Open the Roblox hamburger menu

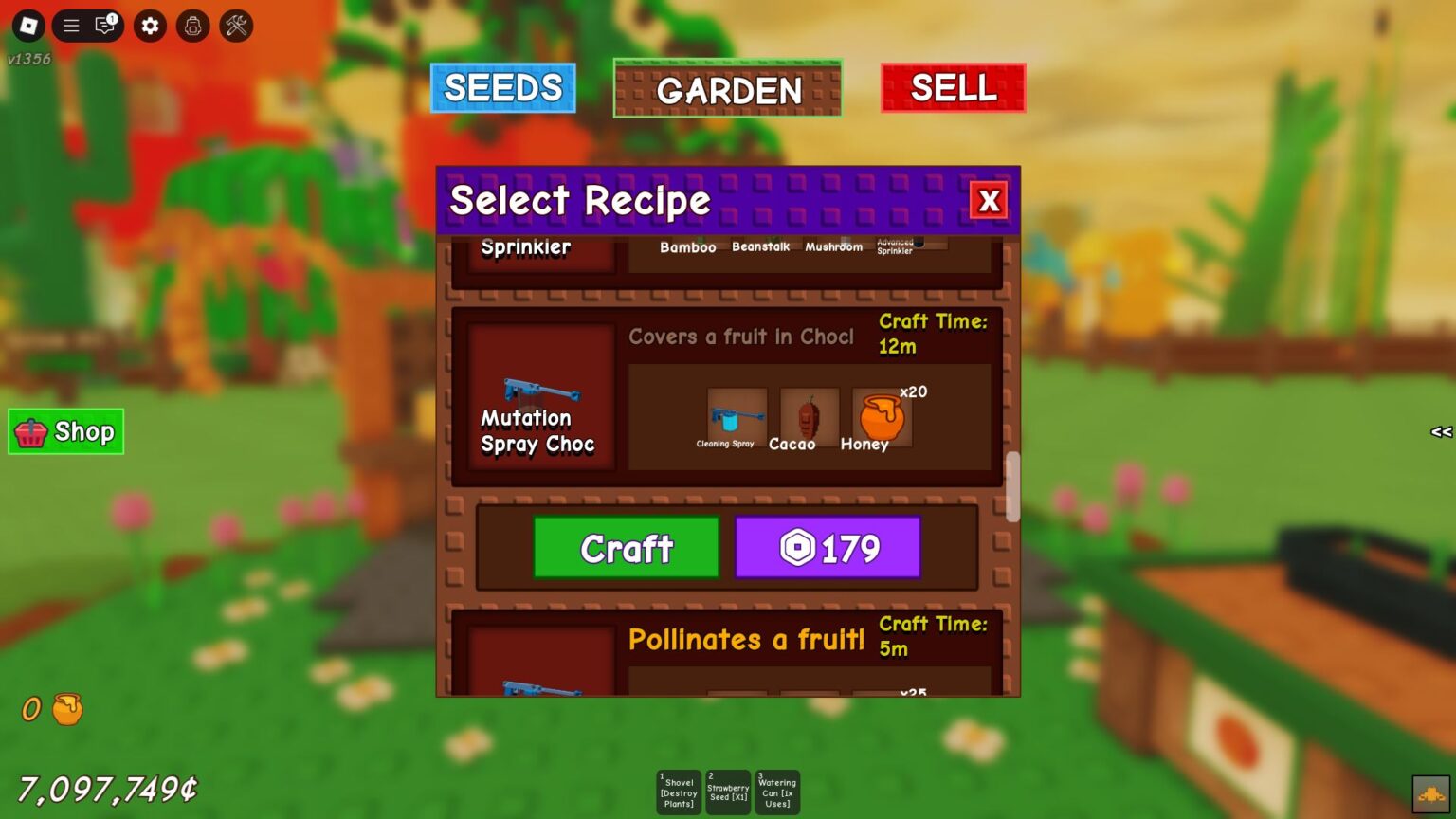tap(70, 26)
